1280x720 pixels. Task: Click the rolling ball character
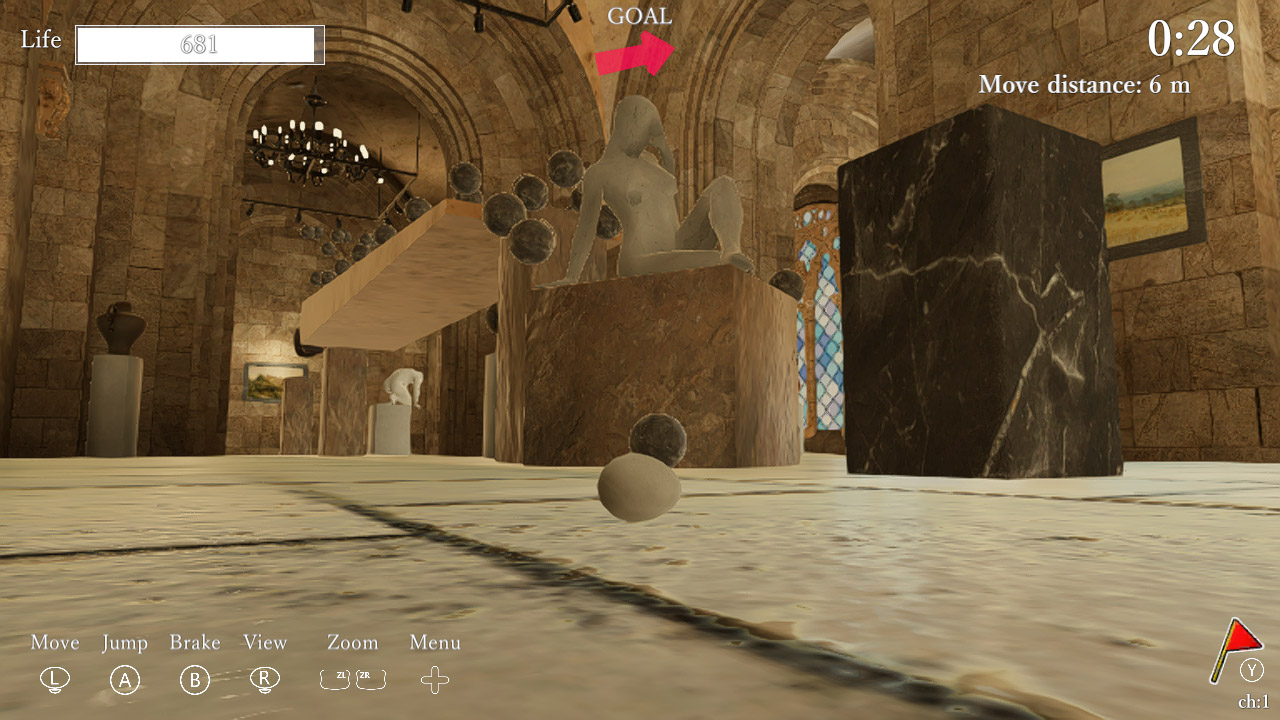coord(640,490)
